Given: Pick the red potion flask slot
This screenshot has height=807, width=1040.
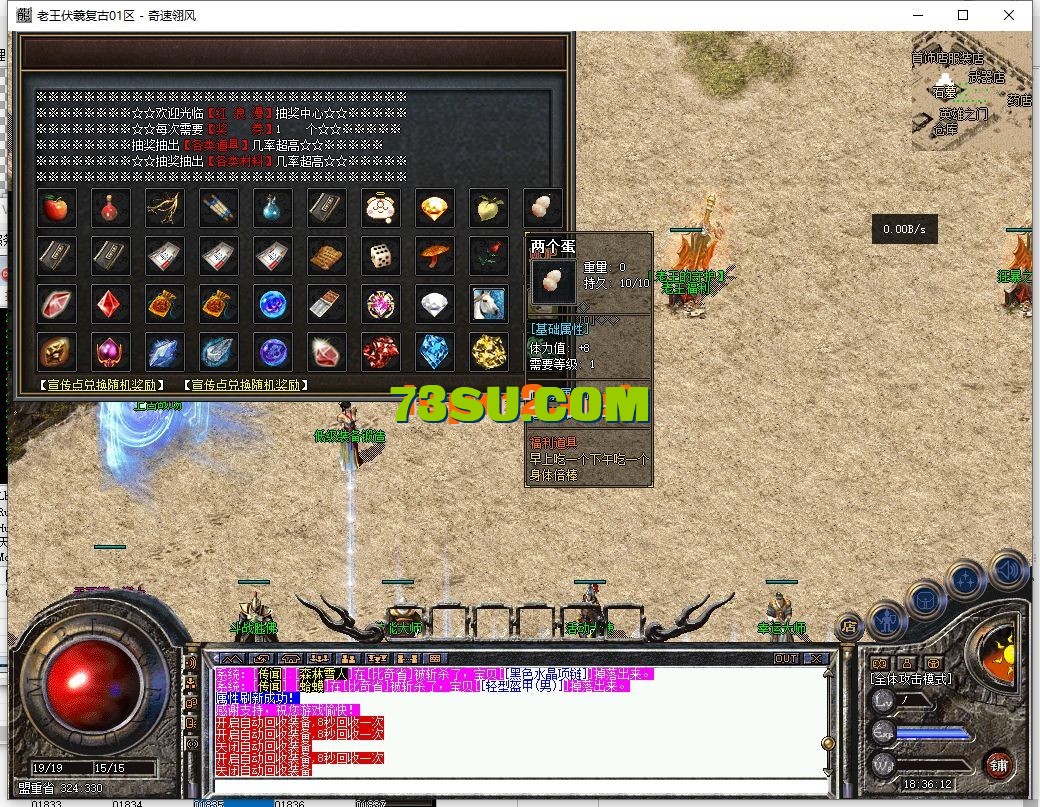Looking at the screenshot, I should point(111,207).
